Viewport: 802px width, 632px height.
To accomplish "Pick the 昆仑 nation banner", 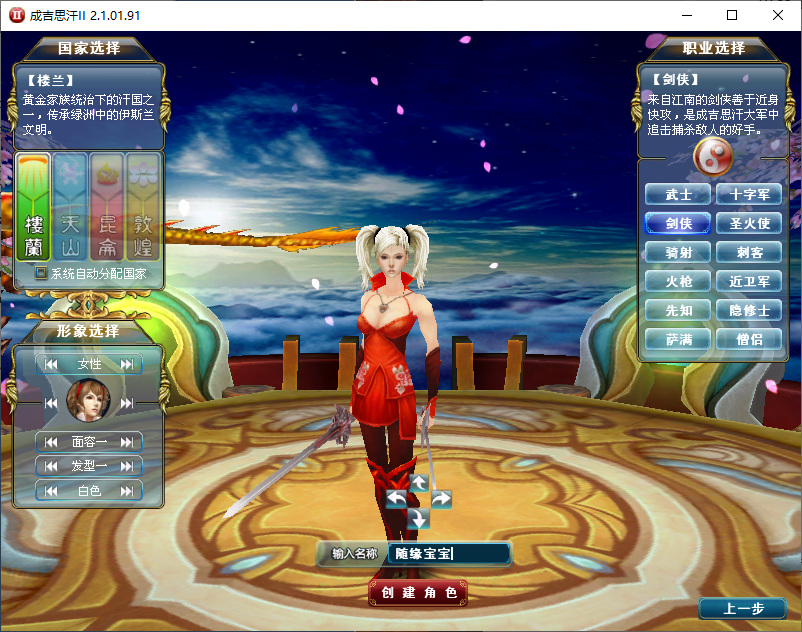I will (x=107, y=208).
